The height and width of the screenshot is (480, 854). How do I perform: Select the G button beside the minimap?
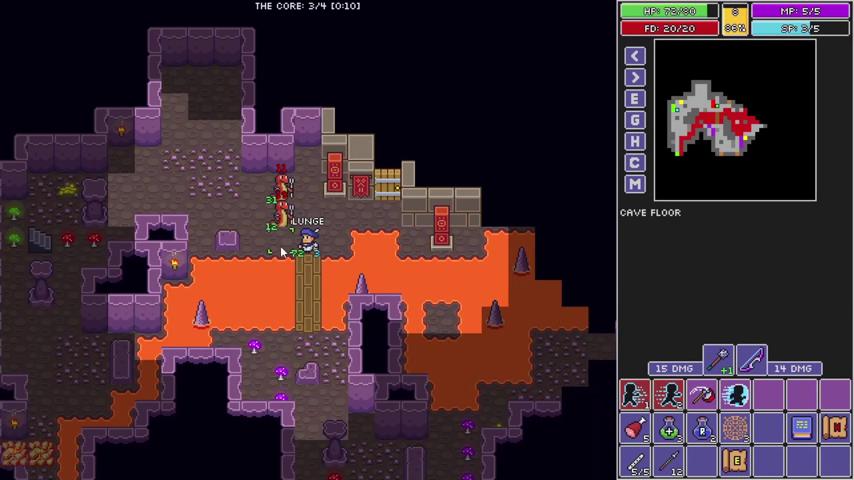(x=635, y=120)
